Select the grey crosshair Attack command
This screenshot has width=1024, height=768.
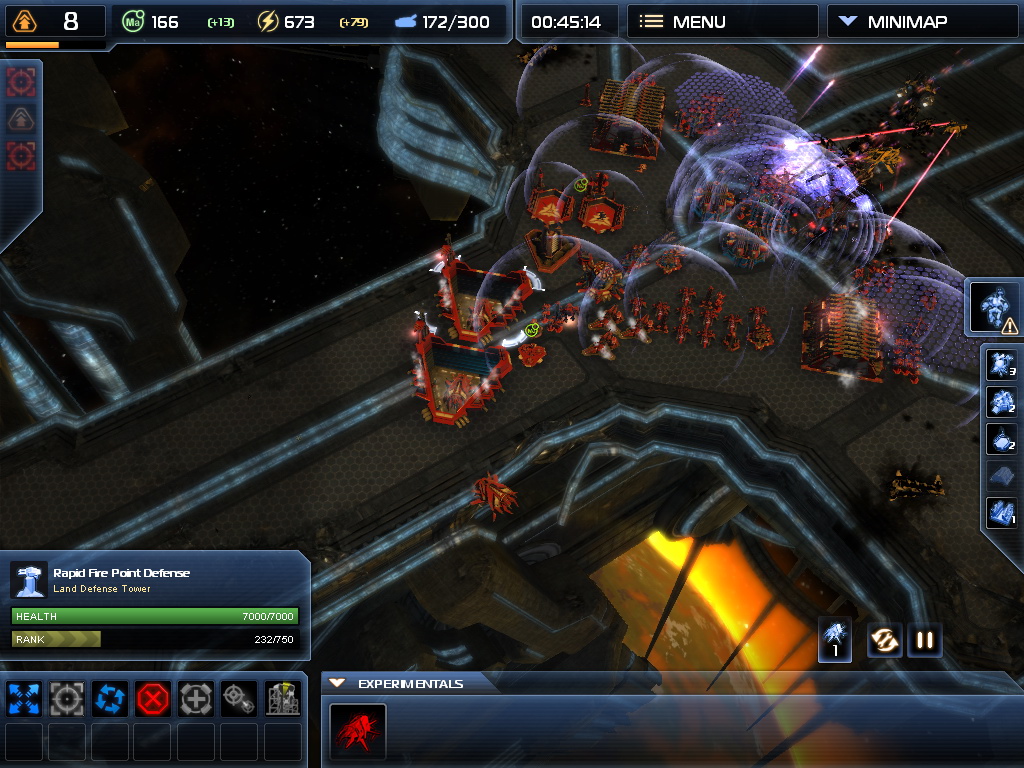pos(67,698)
